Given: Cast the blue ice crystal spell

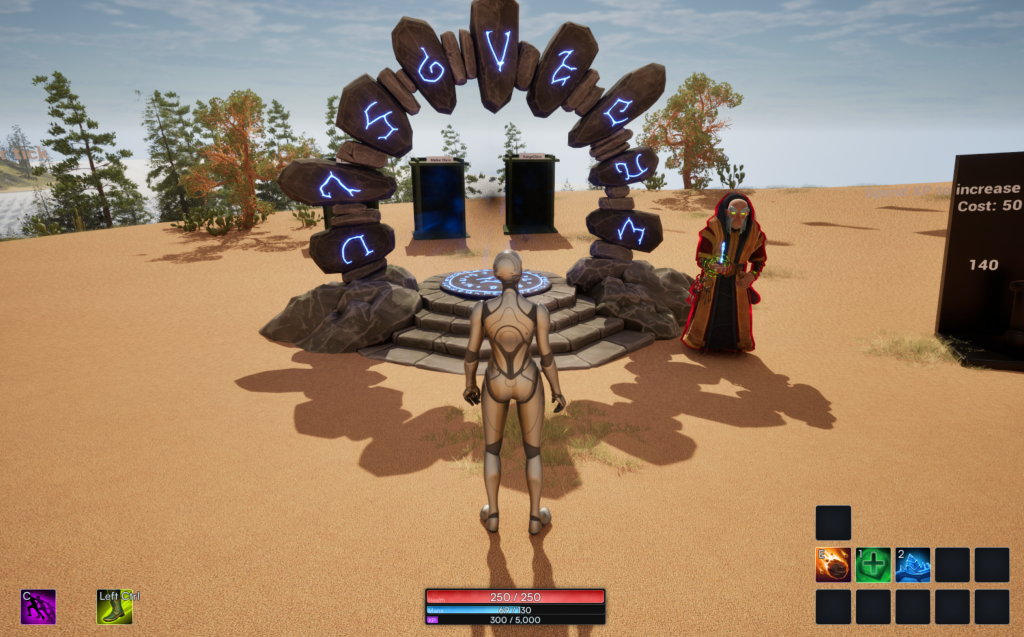Looking at the screenshot, I should [912, 565].
